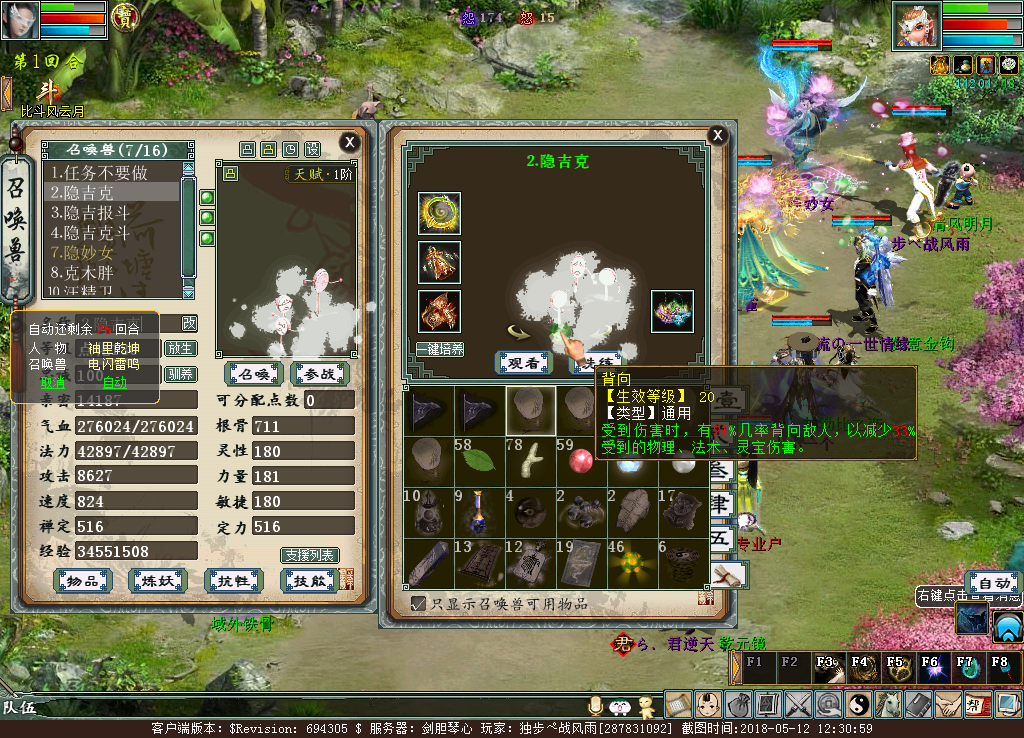
Task: Click the 自动 auto-battle button
Action: 993,583
